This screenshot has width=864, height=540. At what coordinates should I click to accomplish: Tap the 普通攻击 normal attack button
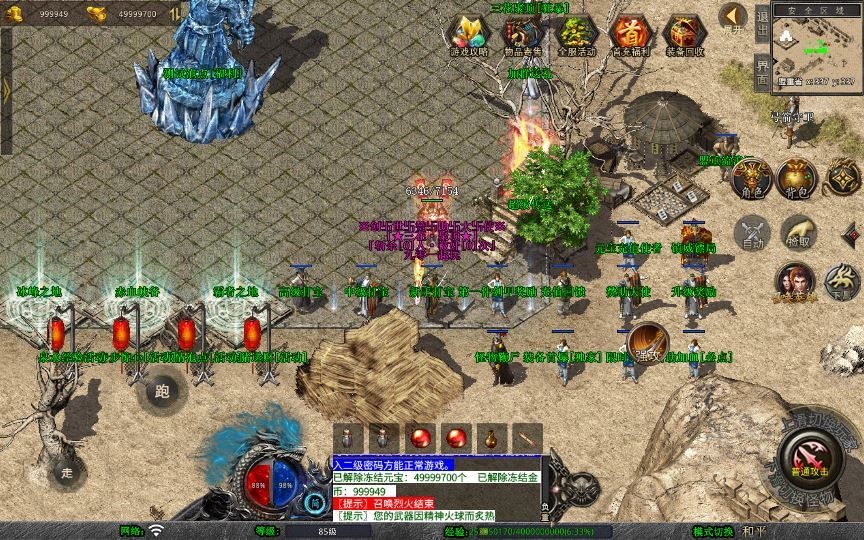(x=808, y=458)
